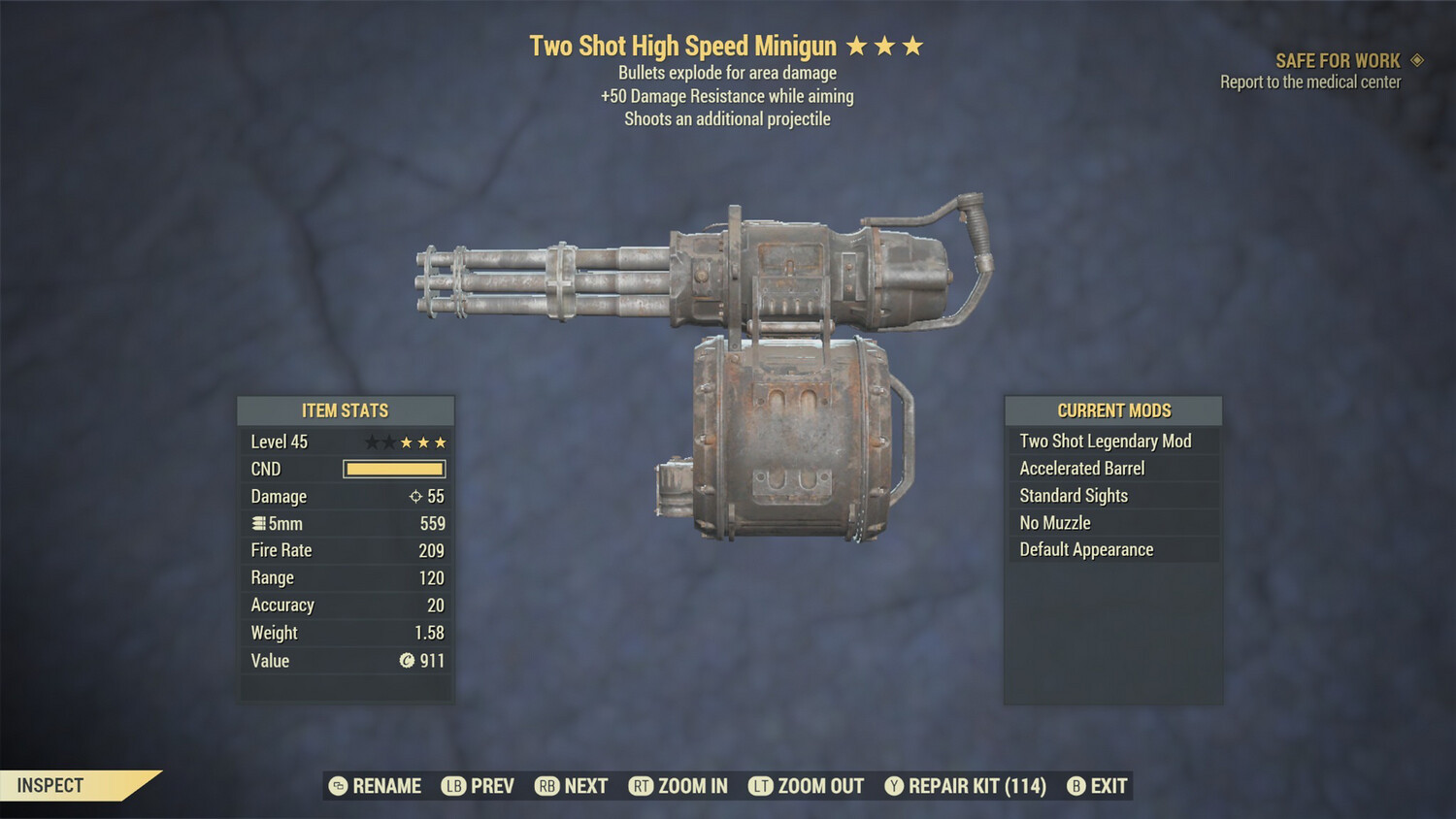Click the CND condition bar
1456x819 pixels.
pyautogui.click(x=393, y=469)
